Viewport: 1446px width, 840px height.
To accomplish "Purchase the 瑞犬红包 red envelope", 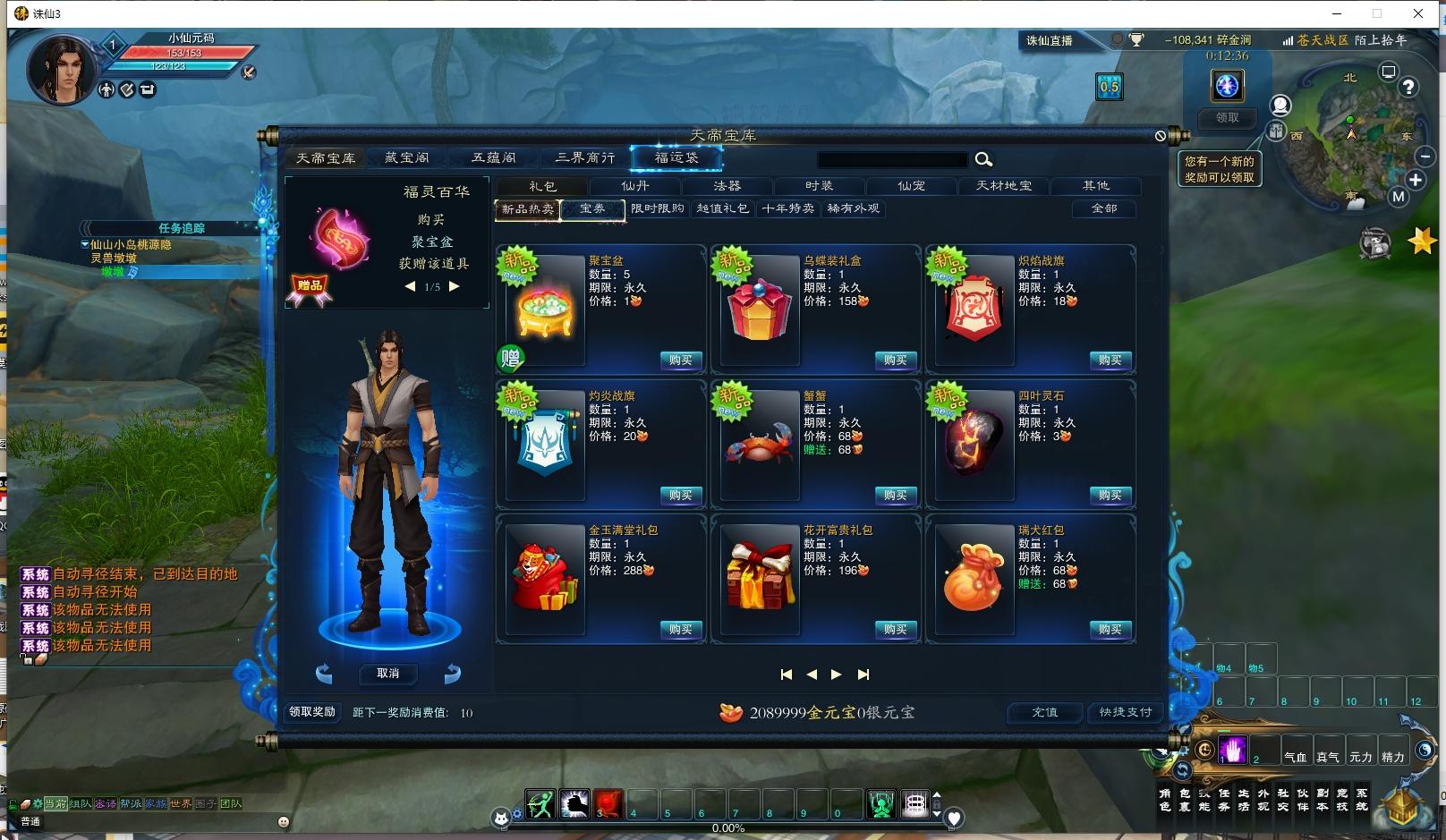I will [1110, 630].
